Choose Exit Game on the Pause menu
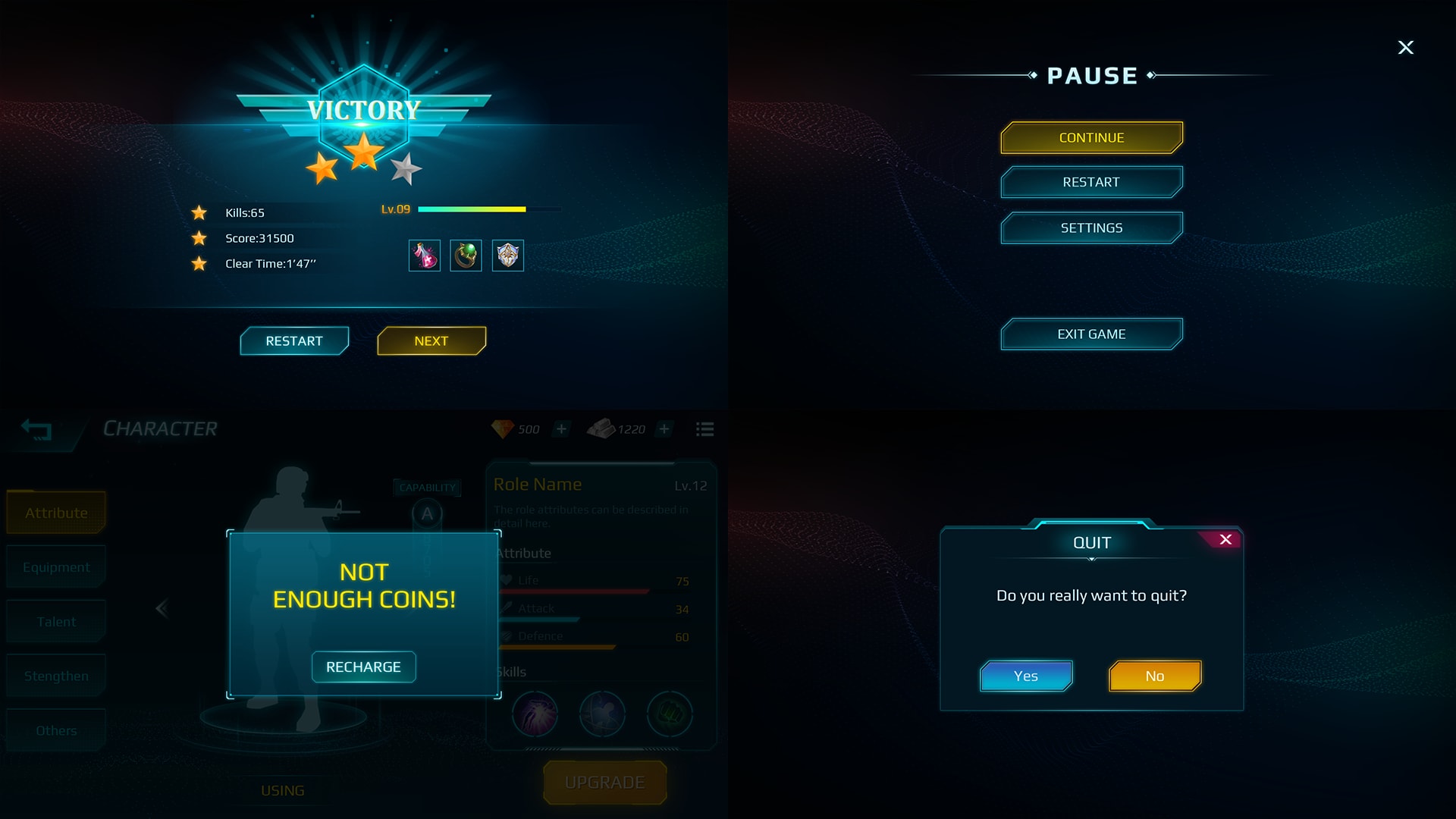1456x819 pixels. click(1091, 334)
